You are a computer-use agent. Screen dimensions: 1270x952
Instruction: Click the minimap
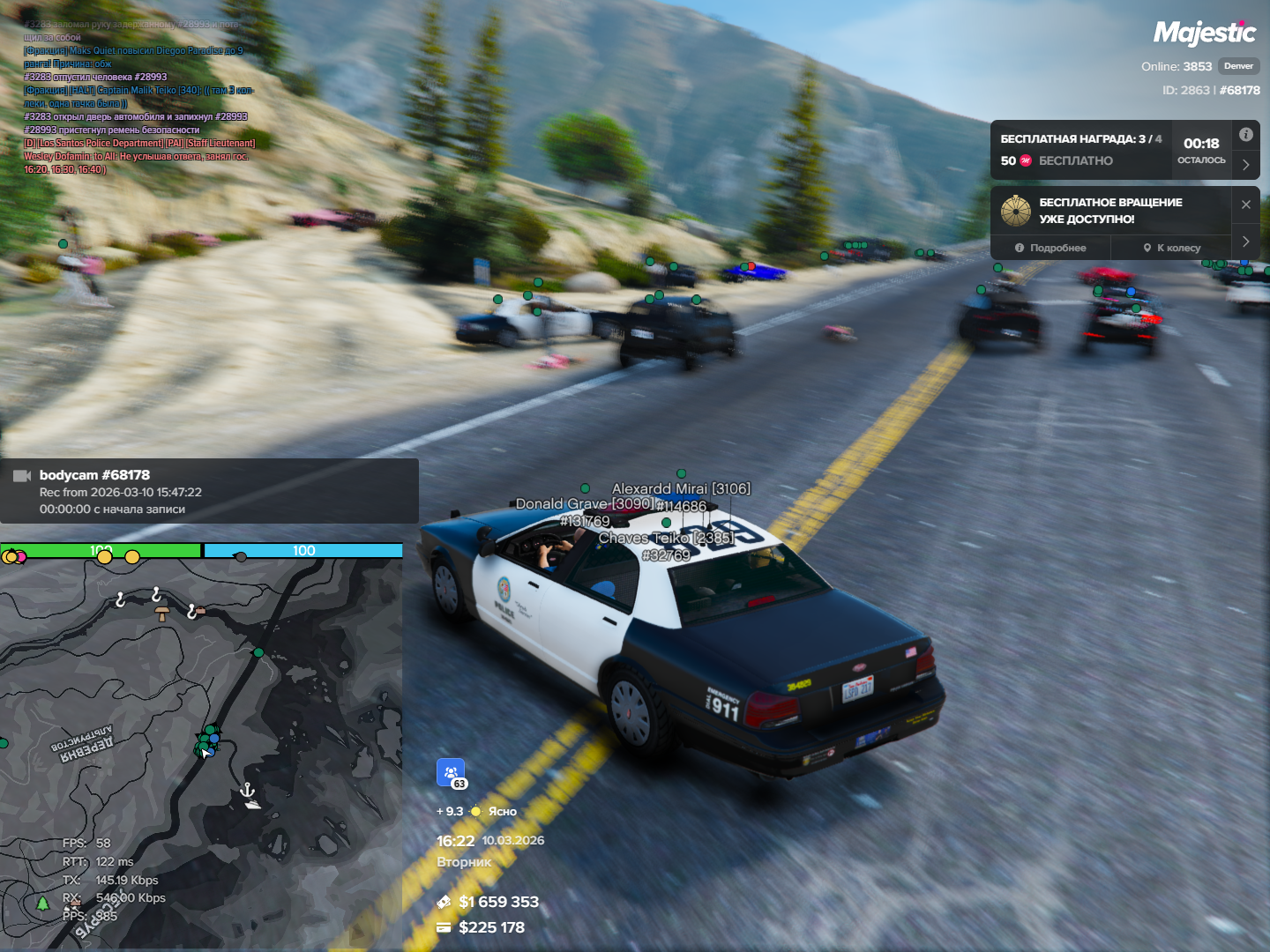[201, 749]
